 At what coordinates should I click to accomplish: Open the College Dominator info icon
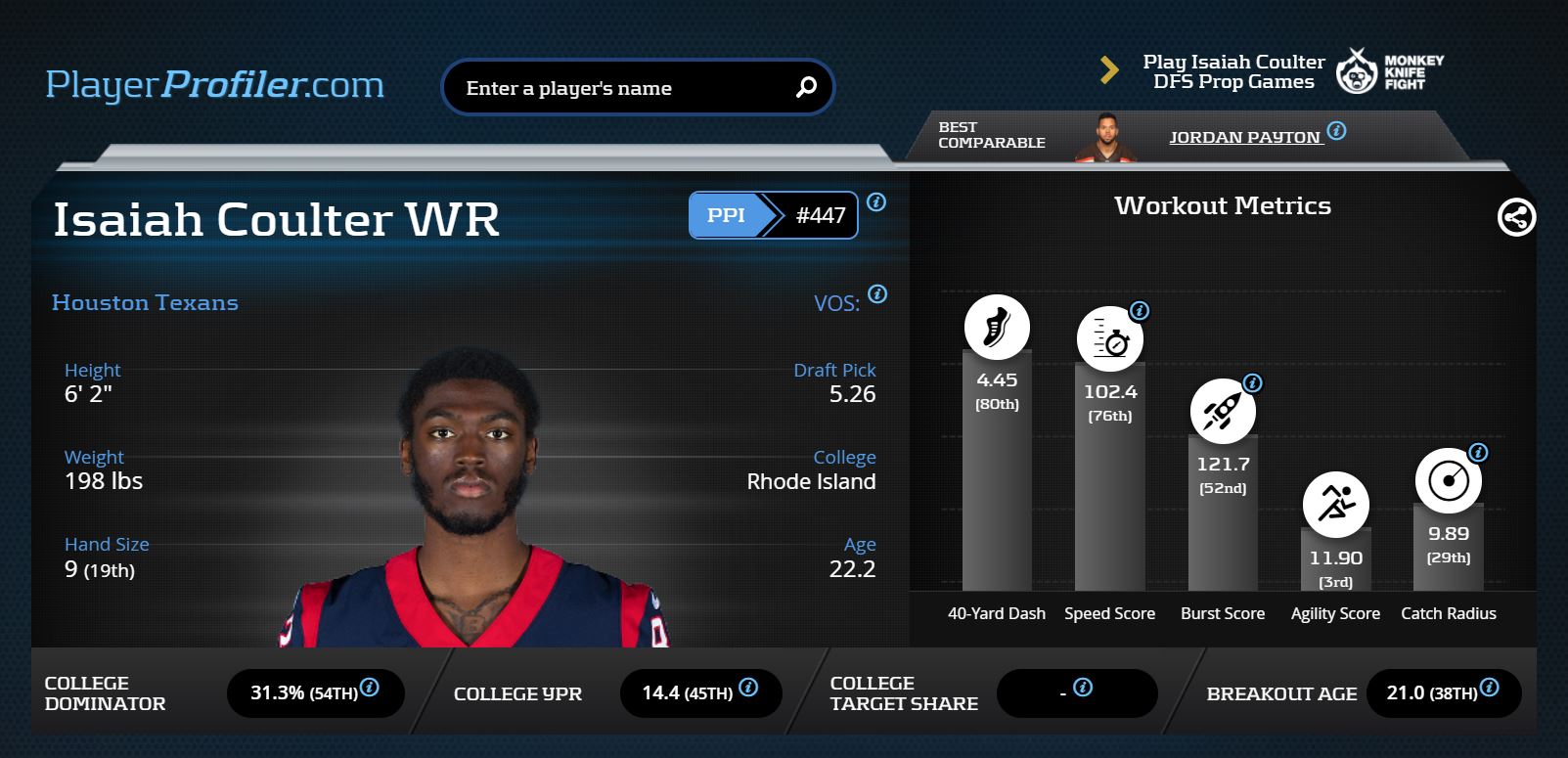[370, 688]
